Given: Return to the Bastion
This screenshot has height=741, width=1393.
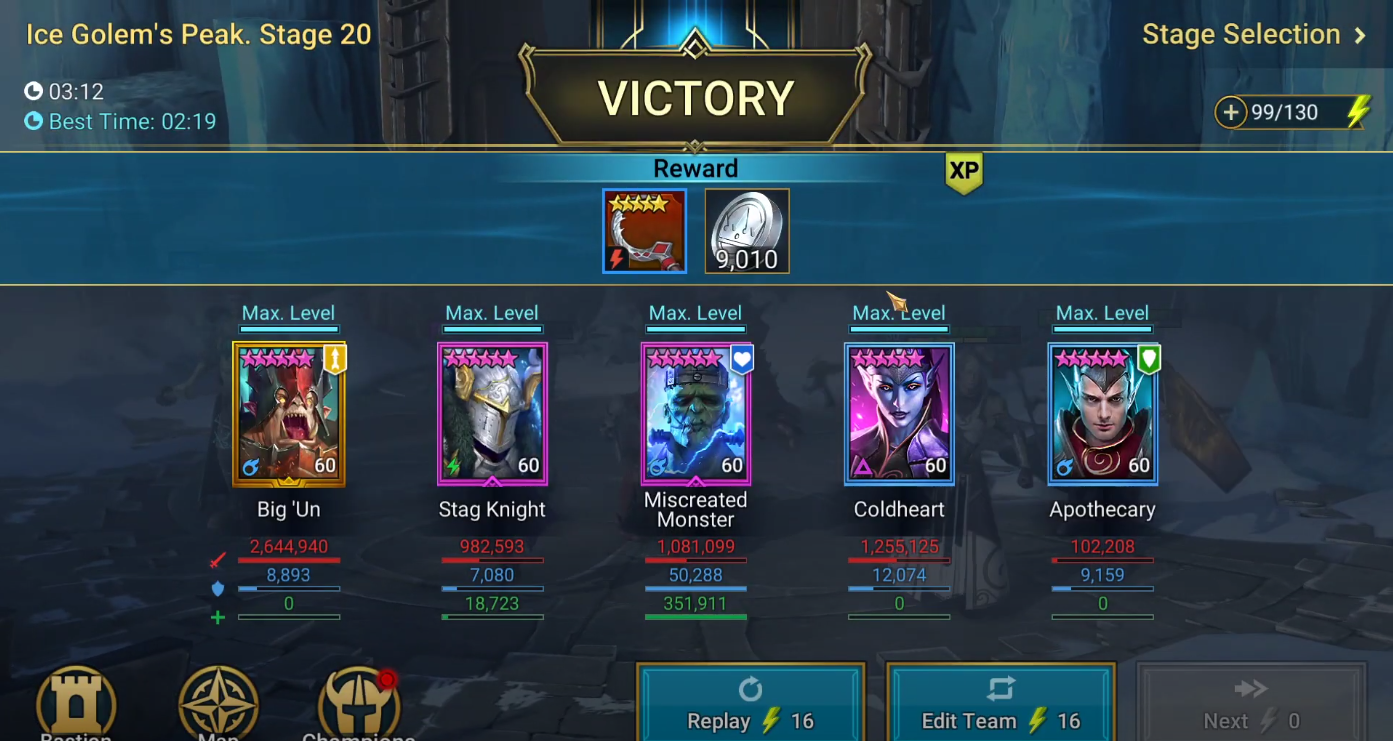Looking at the screenshot, I should point(77,705).
